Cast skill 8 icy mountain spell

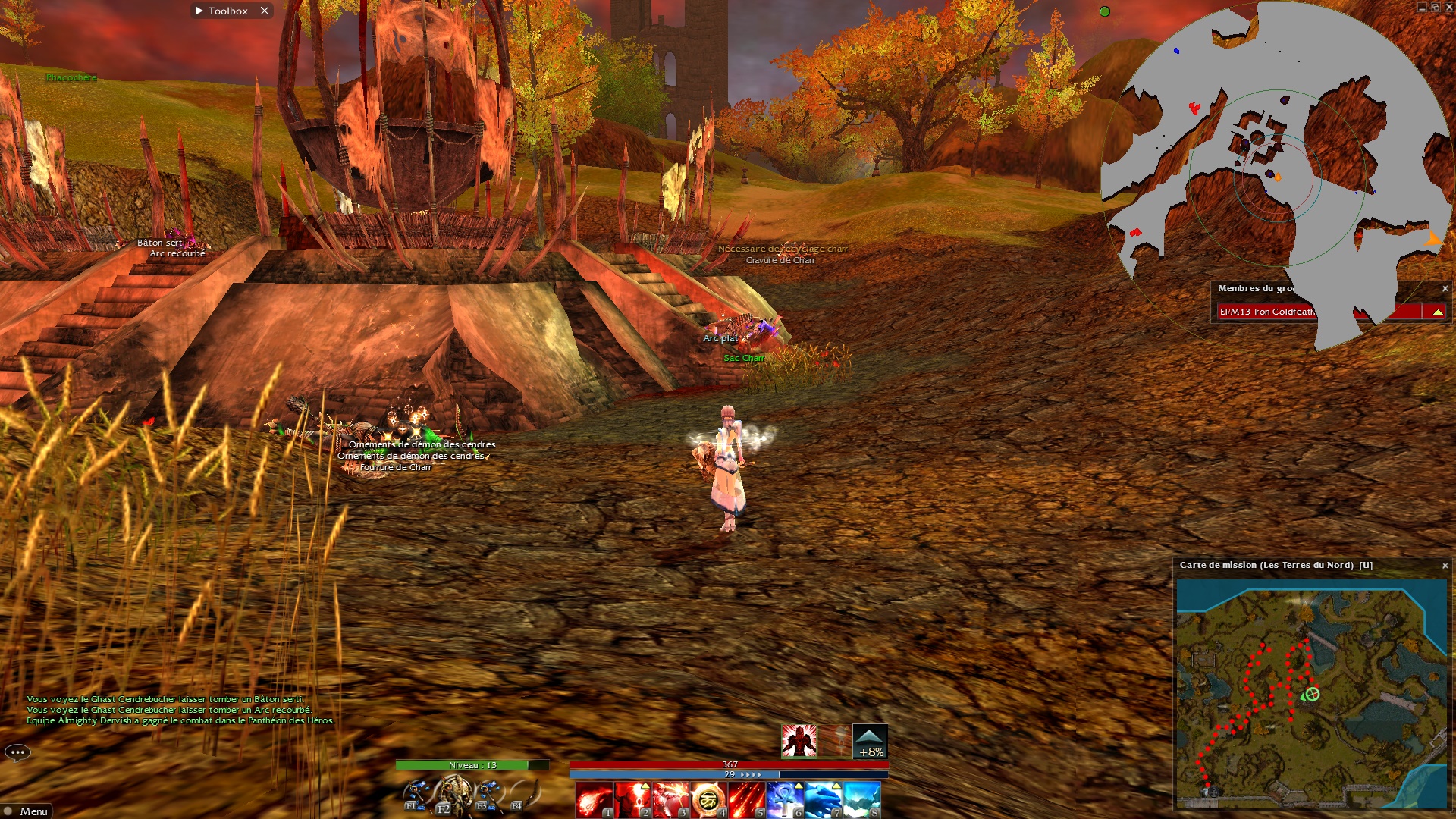[861, 800]
